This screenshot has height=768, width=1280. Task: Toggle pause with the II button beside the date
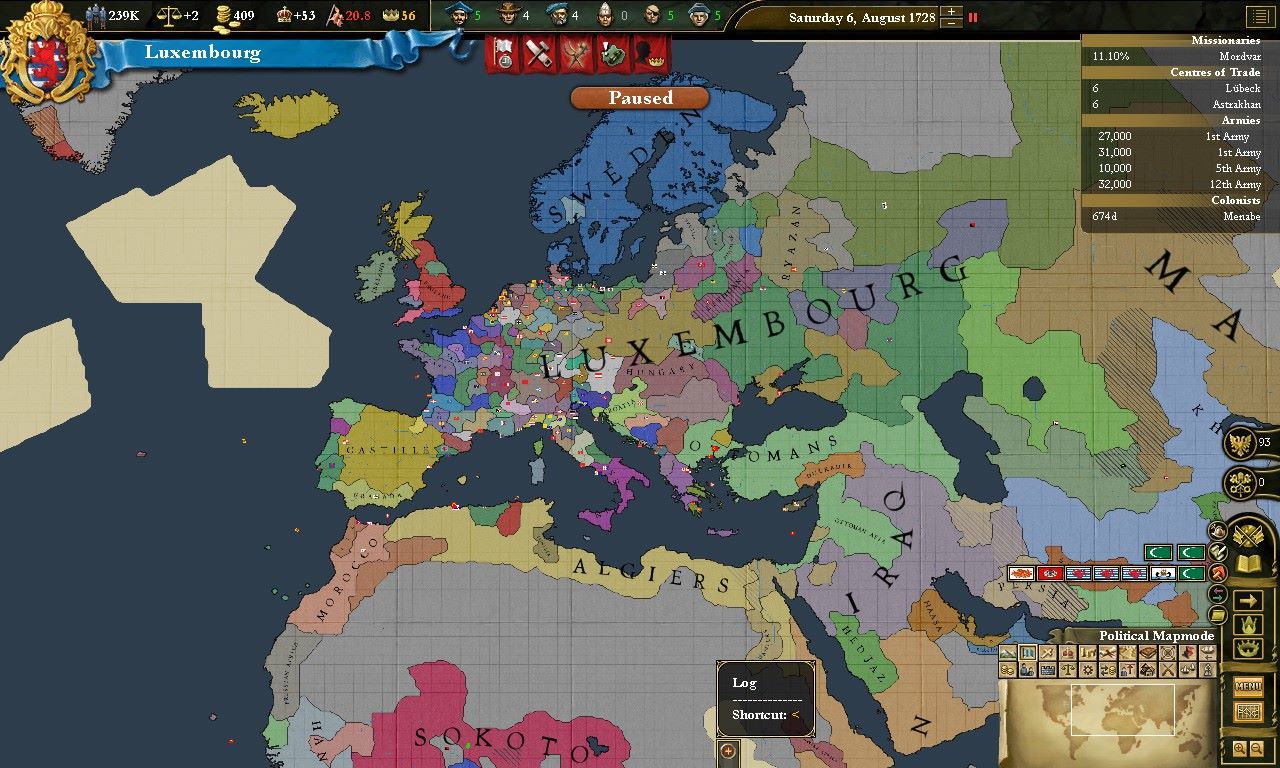973,17
